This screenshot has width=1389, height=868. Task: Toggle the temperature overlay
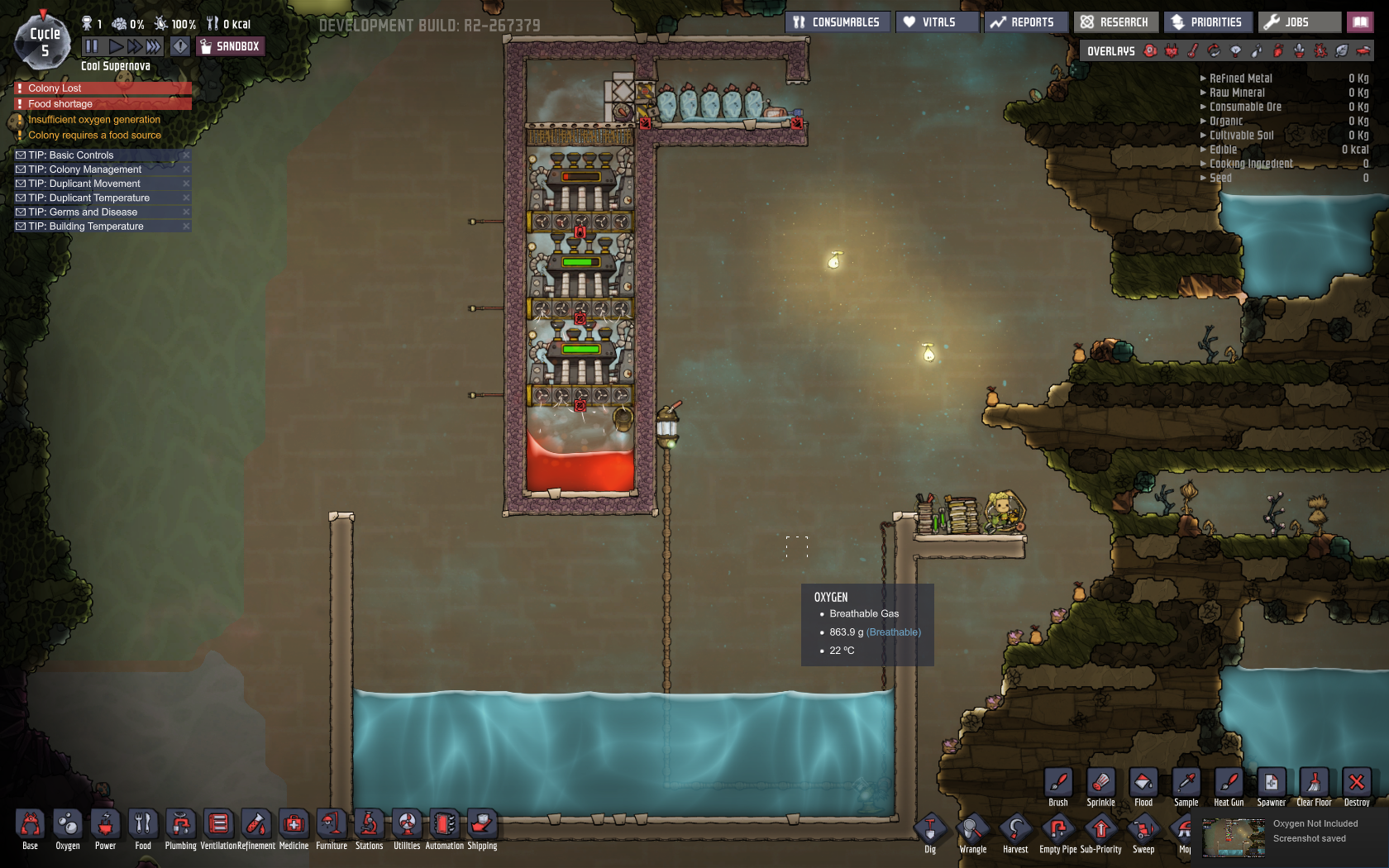[x=1193, y=50]
